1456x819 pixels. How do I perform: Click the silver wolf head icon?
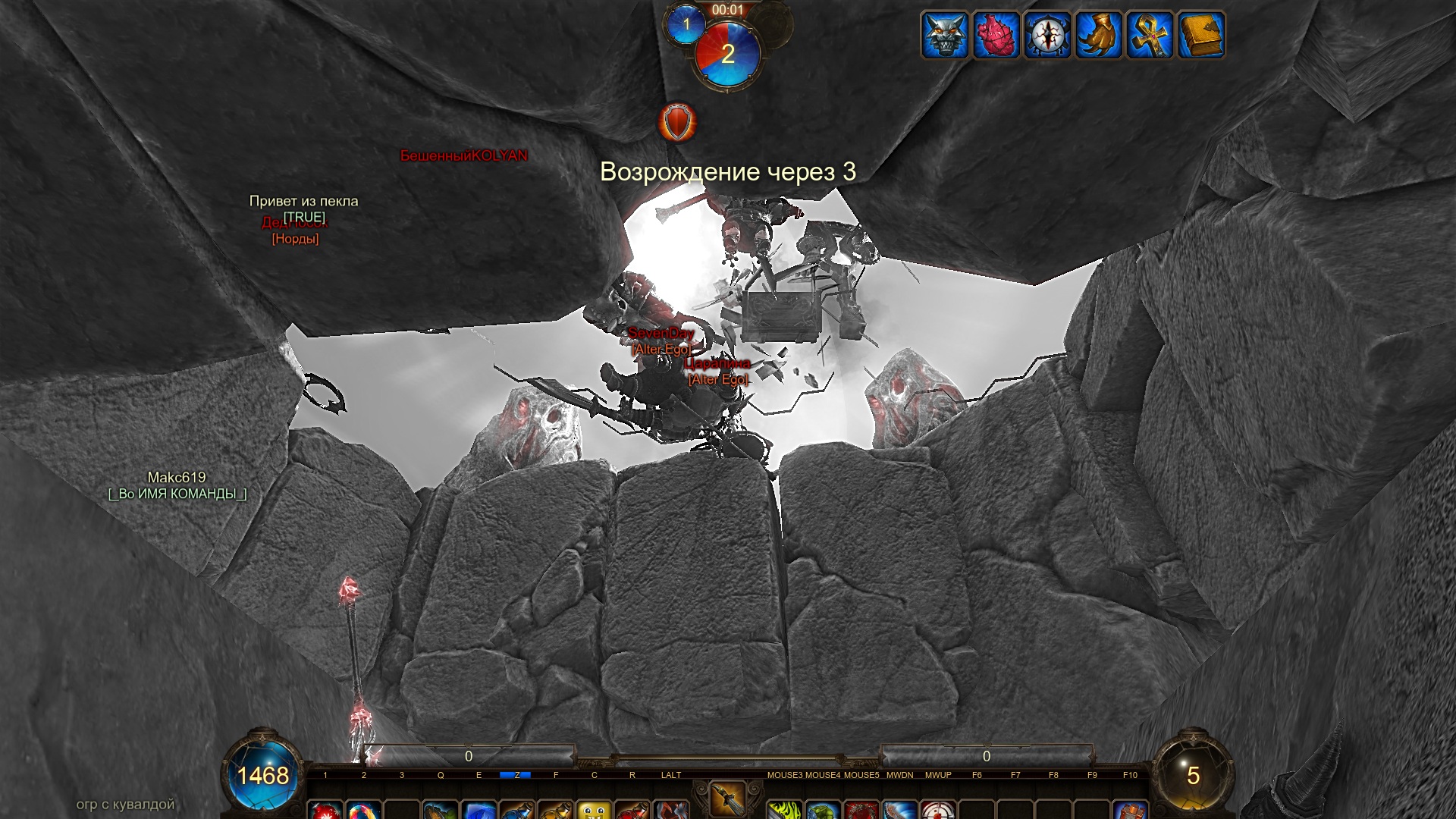coord(944,35)
